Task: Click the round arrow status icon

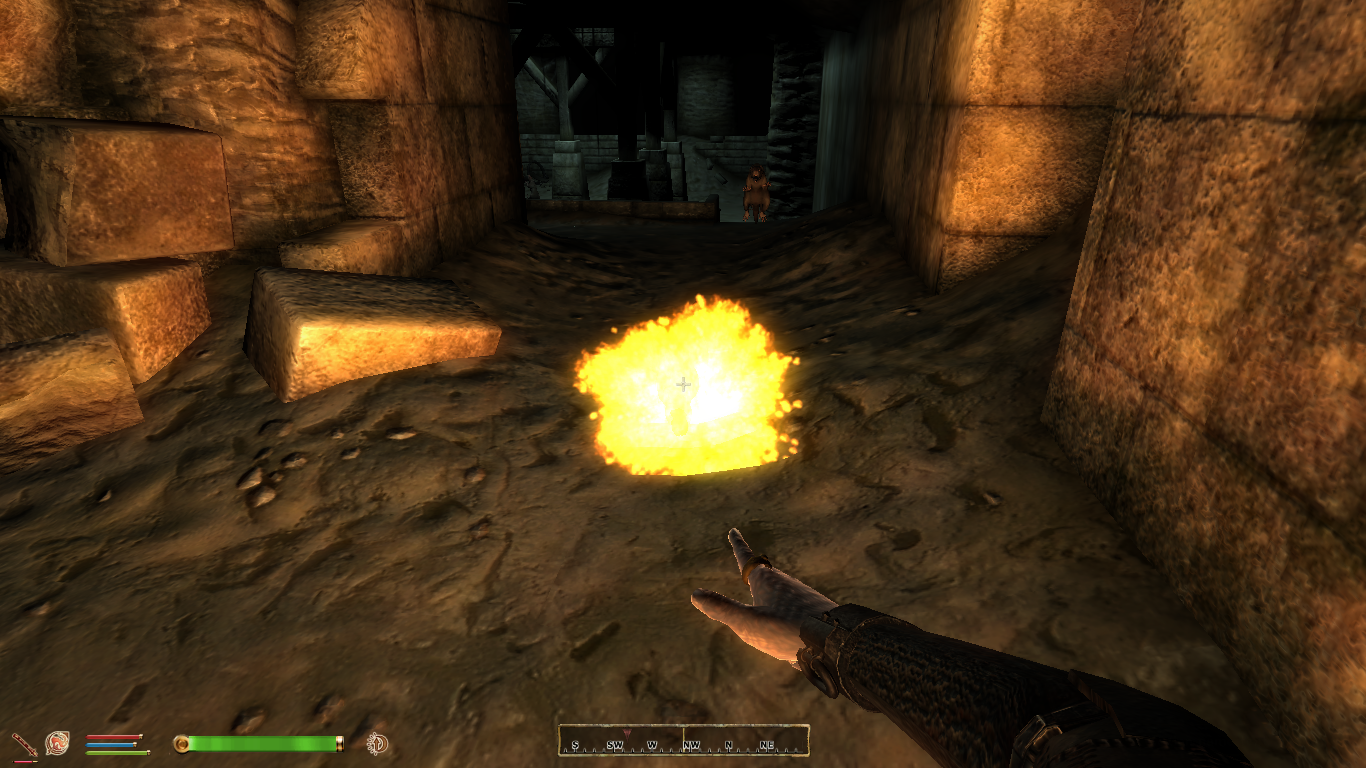Action: click(378, 743)
